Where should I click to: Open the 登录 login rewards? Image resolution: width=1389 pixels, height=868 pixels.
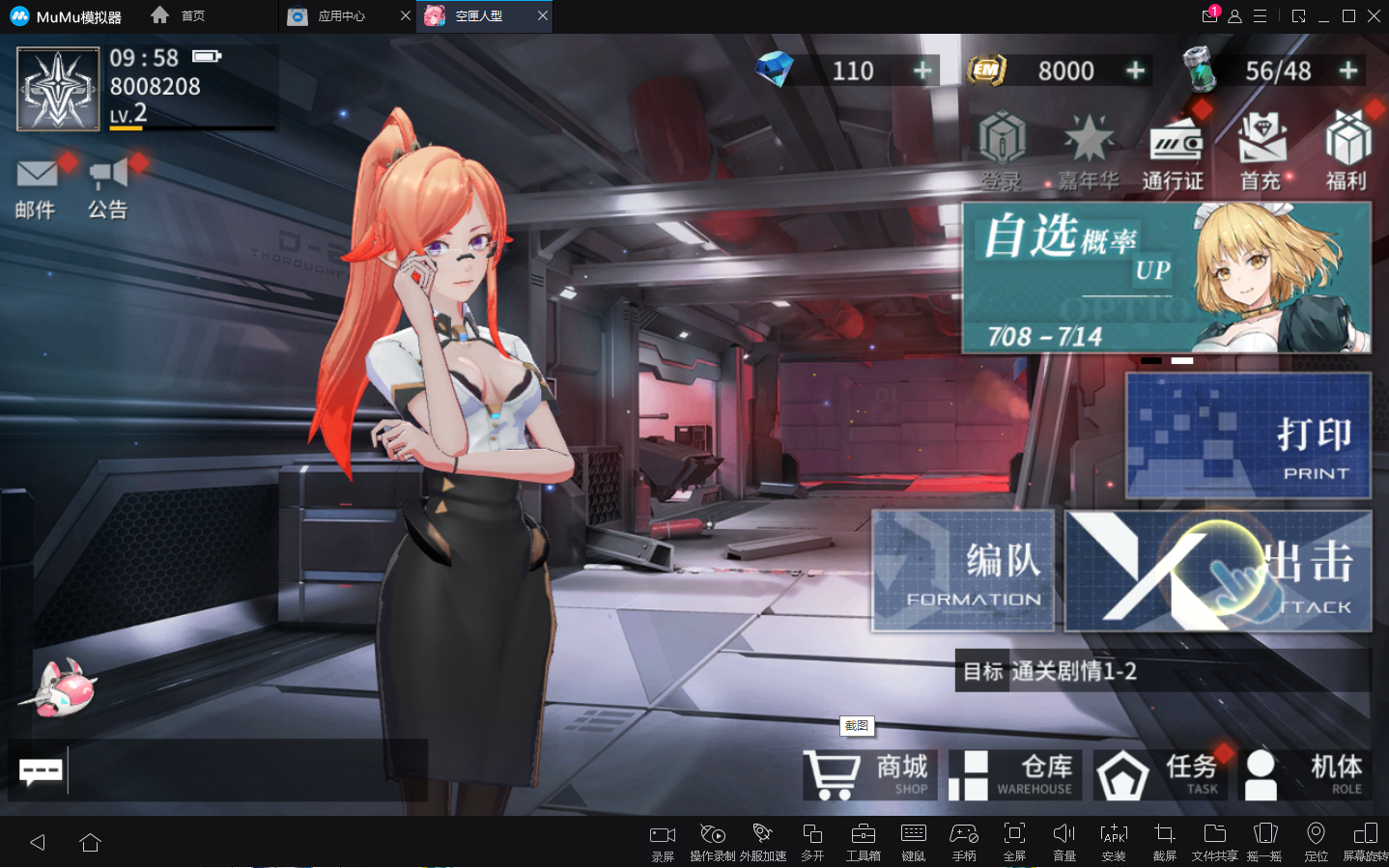pyautogui.click(x=1002, y=152)
